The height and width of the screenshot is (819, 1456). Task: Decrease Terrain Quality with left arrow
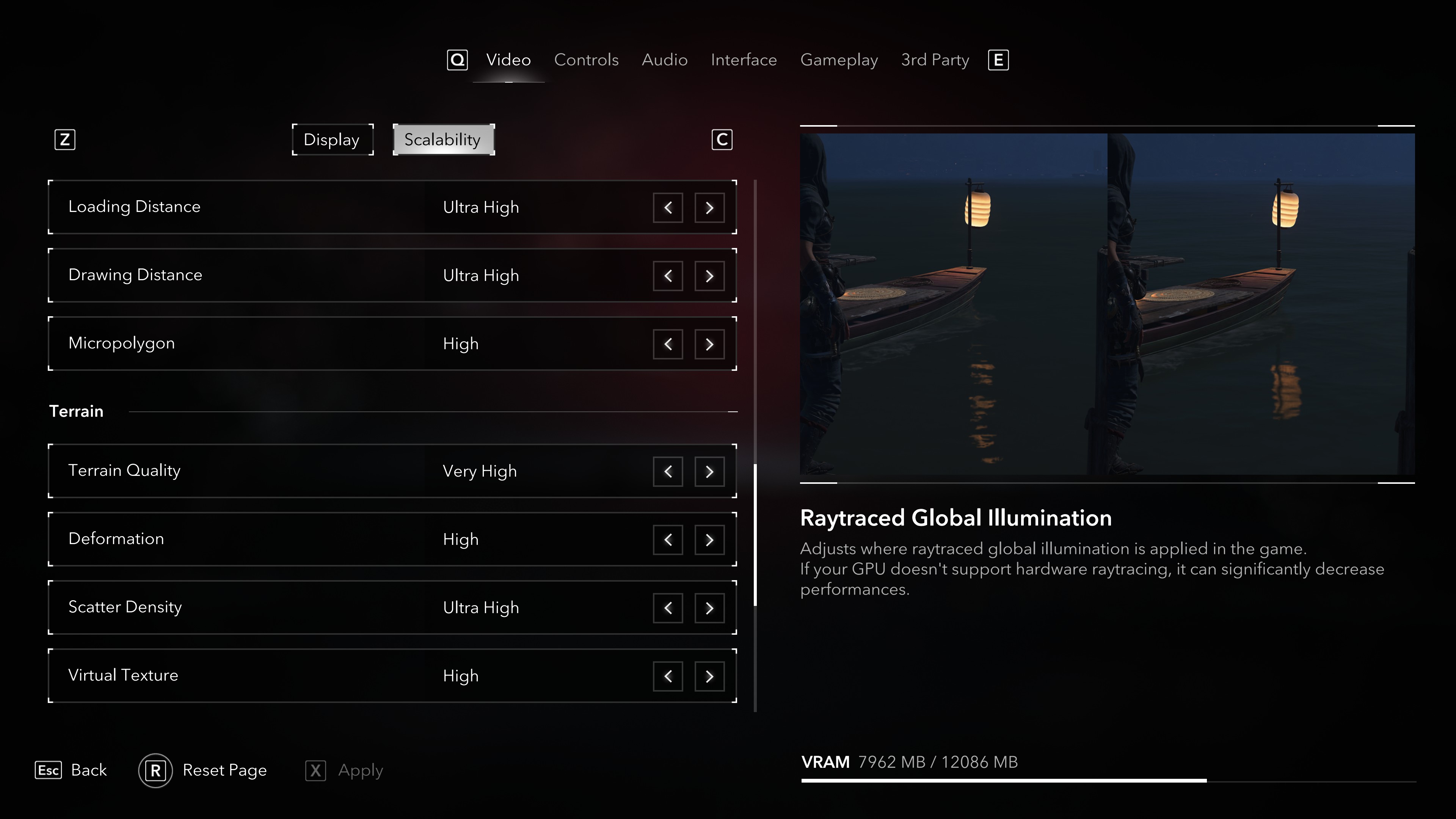pyautogui.click(x=667, y=471)
